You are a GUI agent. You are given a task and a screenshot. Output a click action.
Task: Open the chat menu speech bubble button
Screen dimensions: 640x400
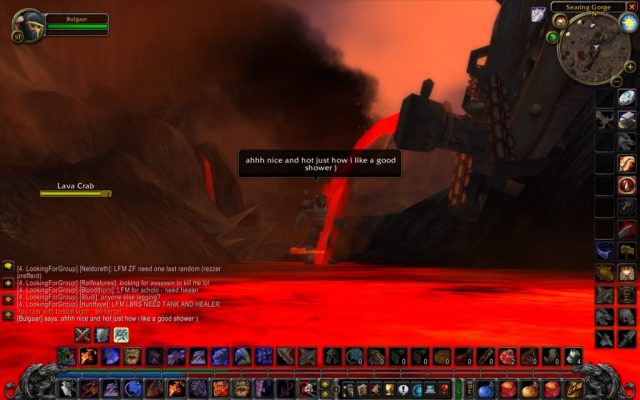(x=8, y=267)
